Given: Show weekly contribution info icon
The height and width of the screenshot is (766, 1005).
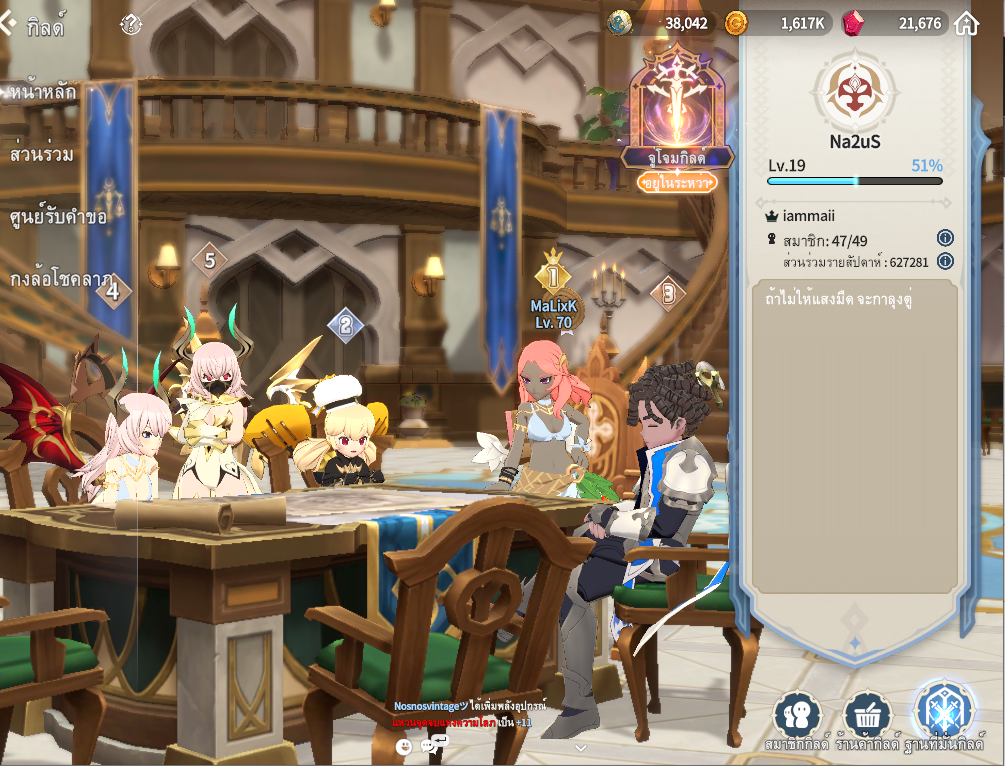Looking at the screenshot, I should 945,262.
